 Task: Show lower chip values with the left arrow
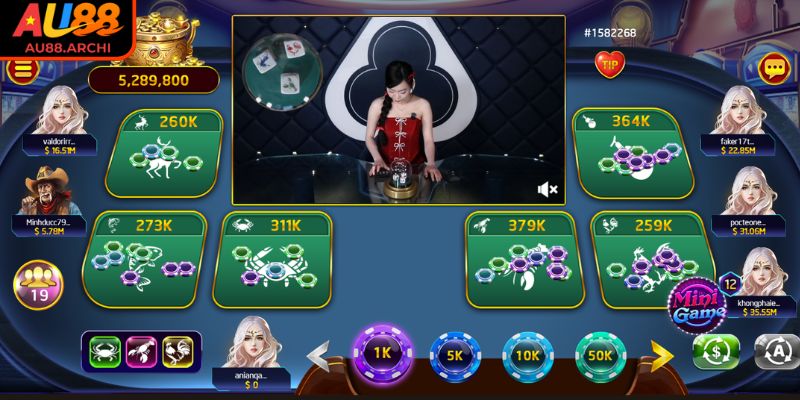click(x=318, y=354)
